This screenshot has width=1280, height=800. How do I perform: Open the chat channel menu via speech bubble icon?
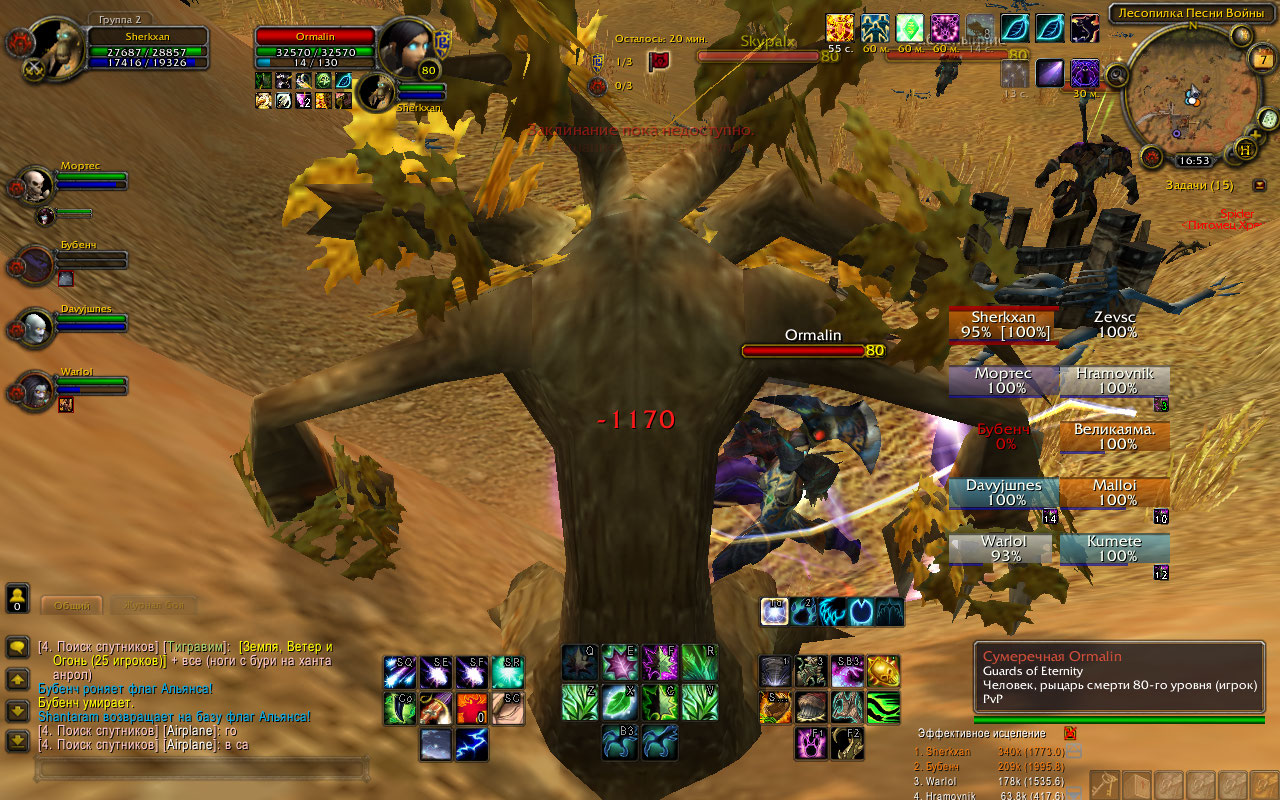click(18, 646)
